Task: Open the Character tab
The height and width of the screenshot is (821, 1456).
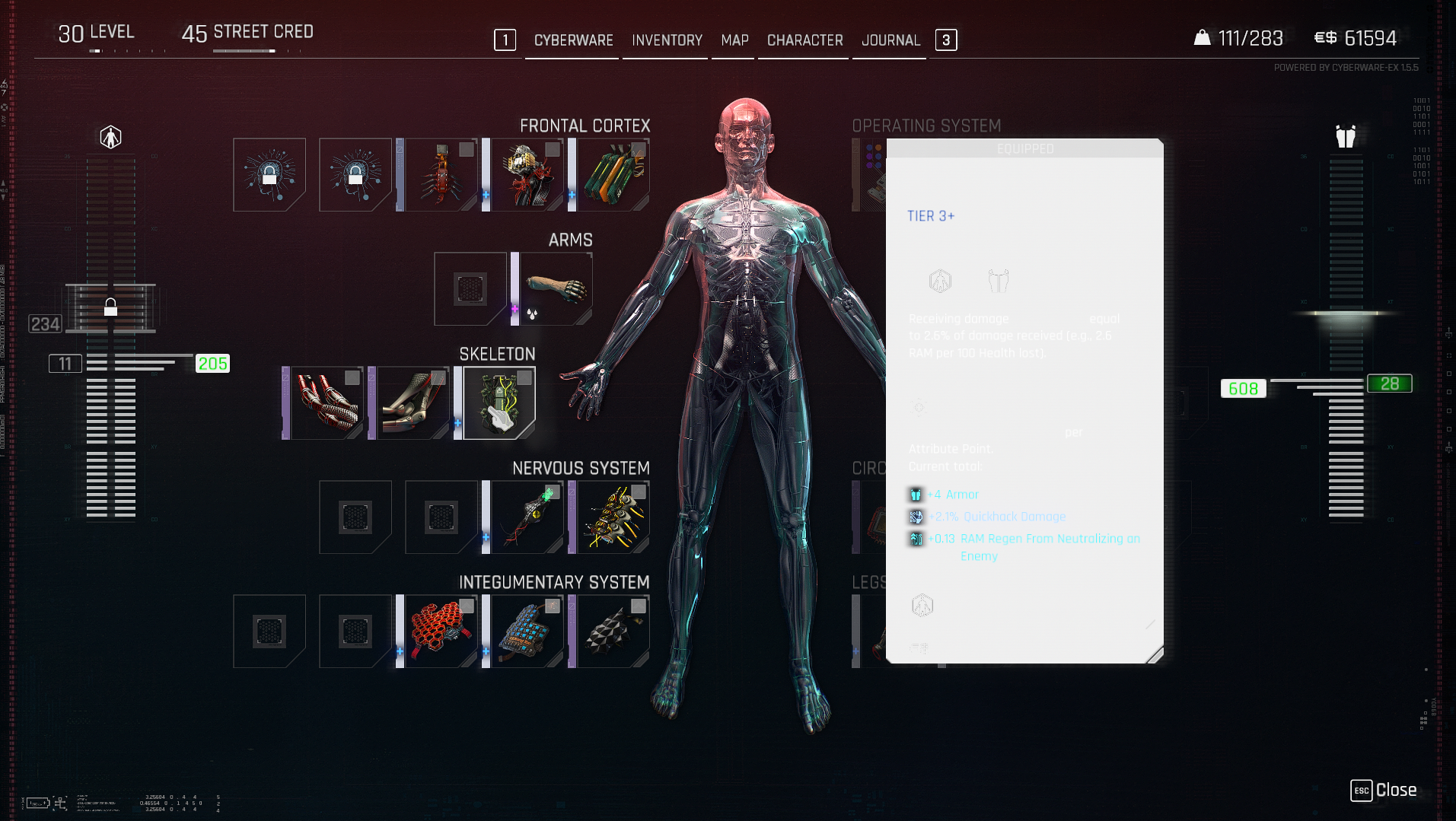Action: click(x=804, y=40)
